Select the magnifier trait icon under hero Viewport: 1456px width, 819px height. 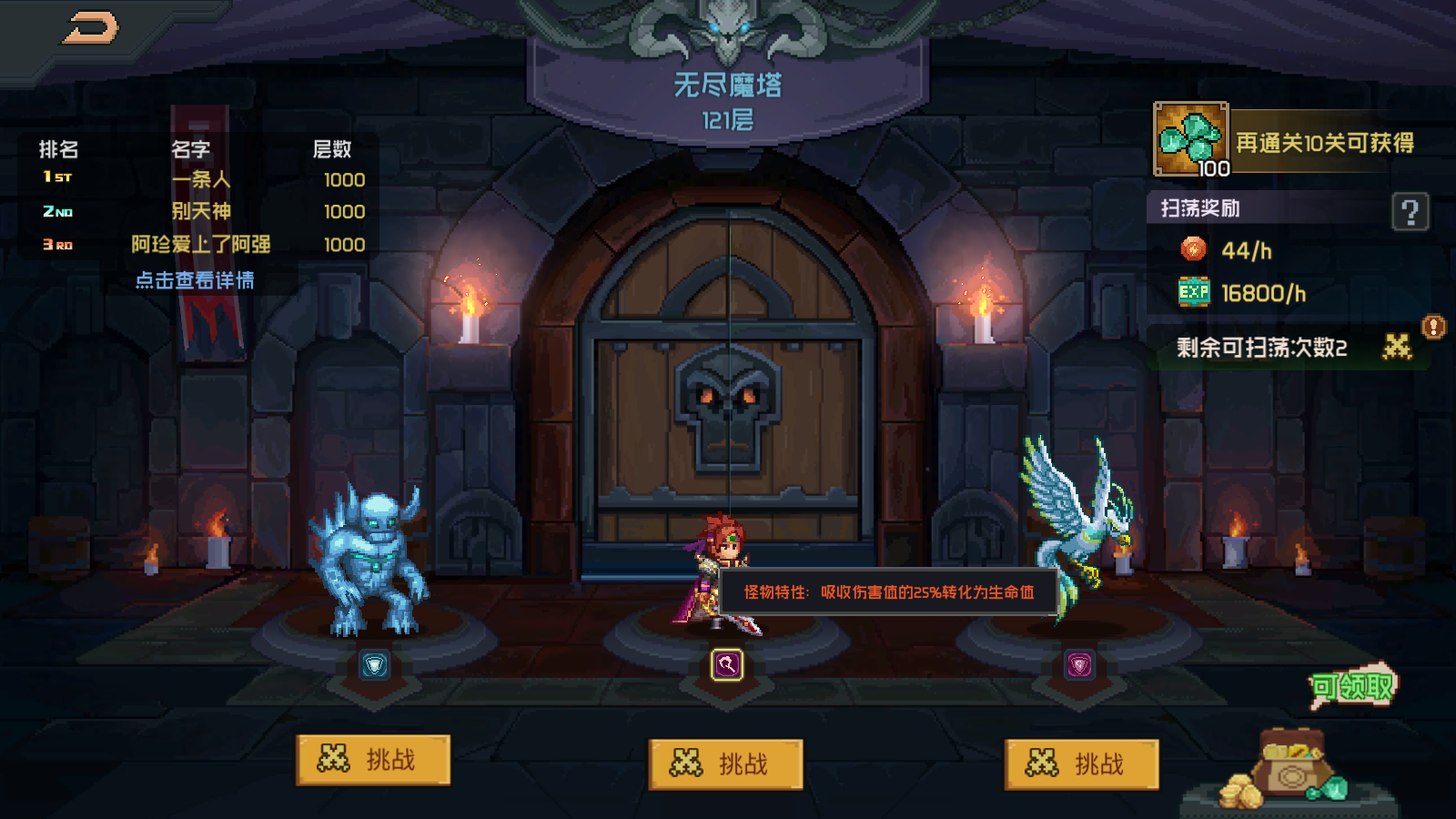[726, 665]
